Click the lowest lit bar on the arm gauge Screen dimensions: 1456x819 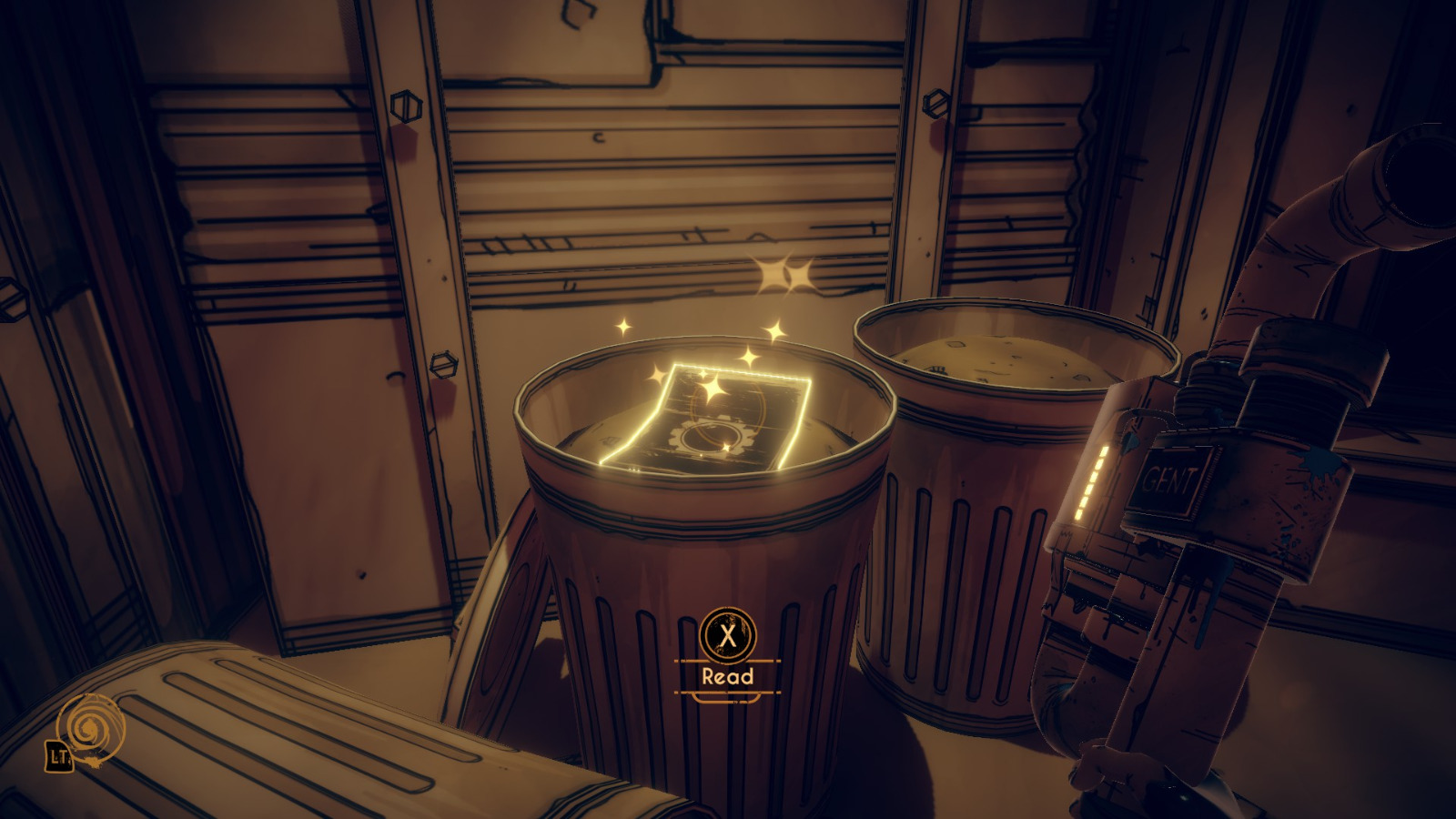tap(1080, 513)
